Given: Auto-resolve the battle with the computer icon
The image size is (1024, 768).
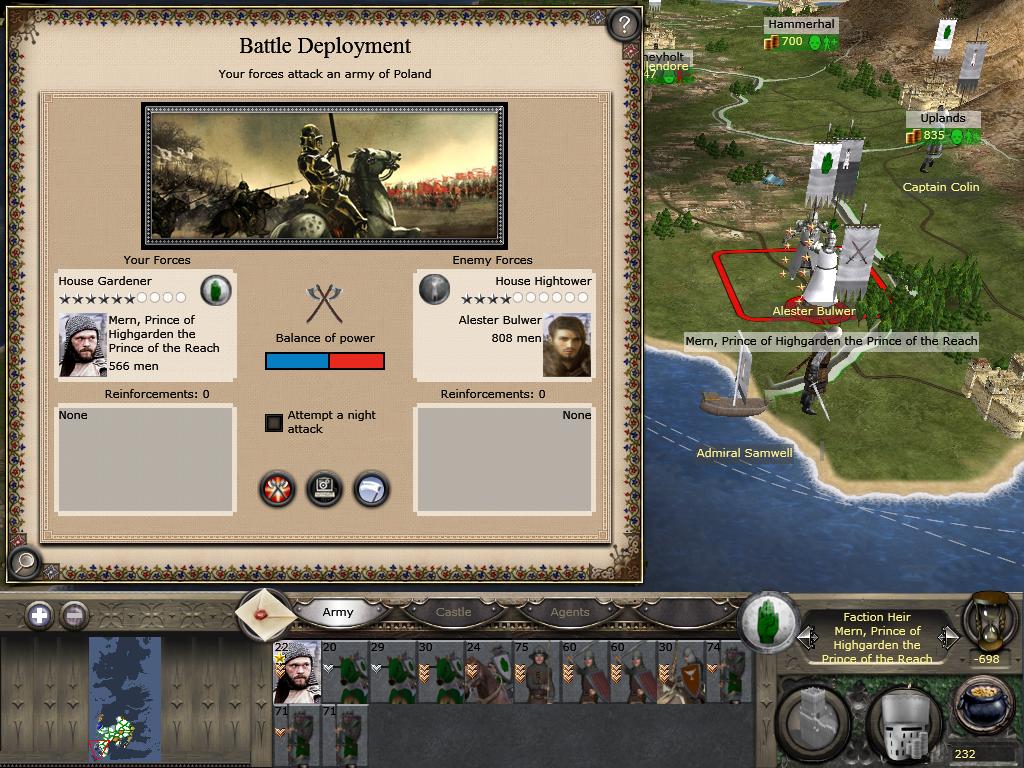Looking at the screenshot, I should tap(324, 489).
